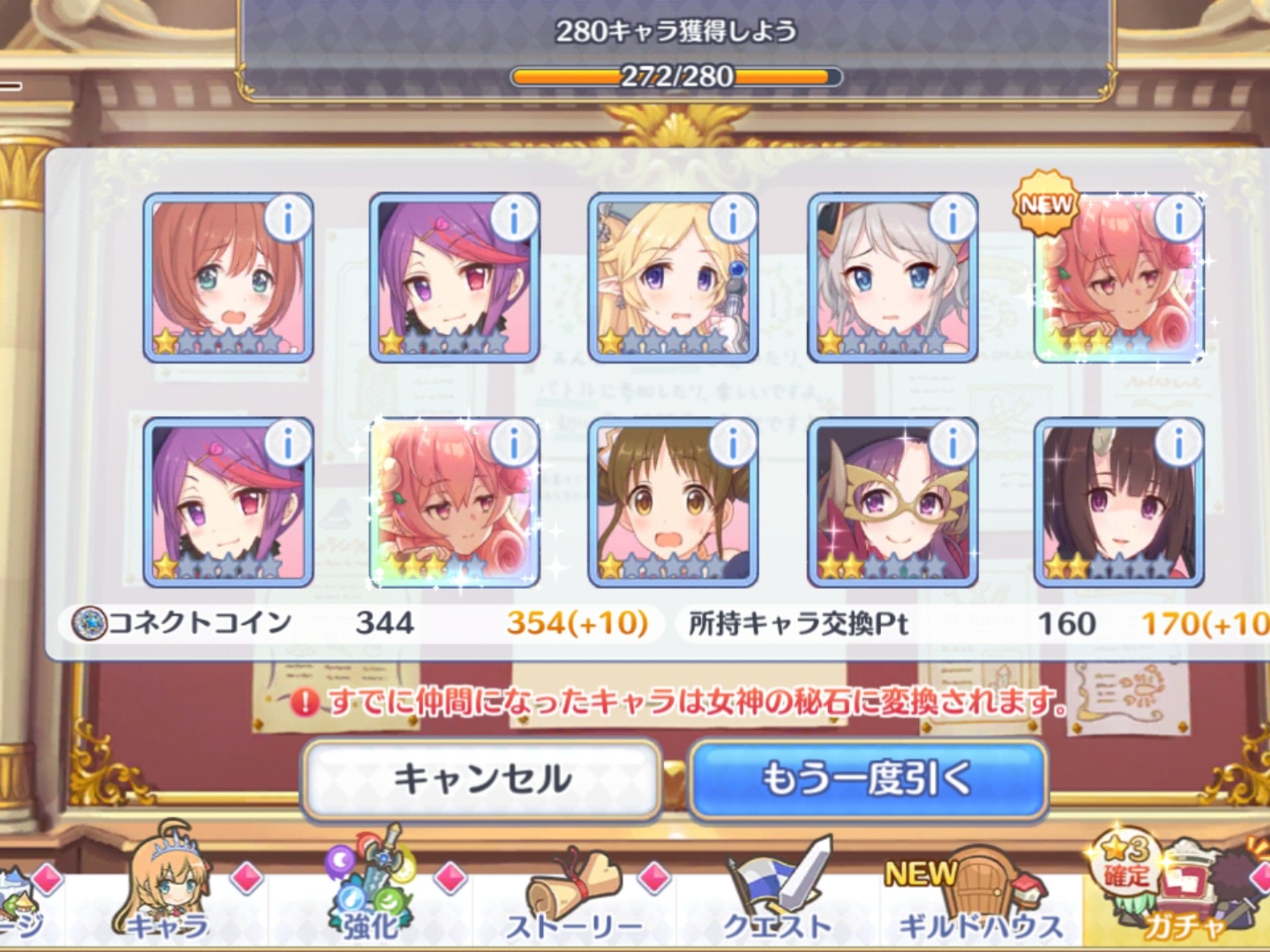Select the sparkling pink-haired duplicate card thumbnail

point(456,509)
